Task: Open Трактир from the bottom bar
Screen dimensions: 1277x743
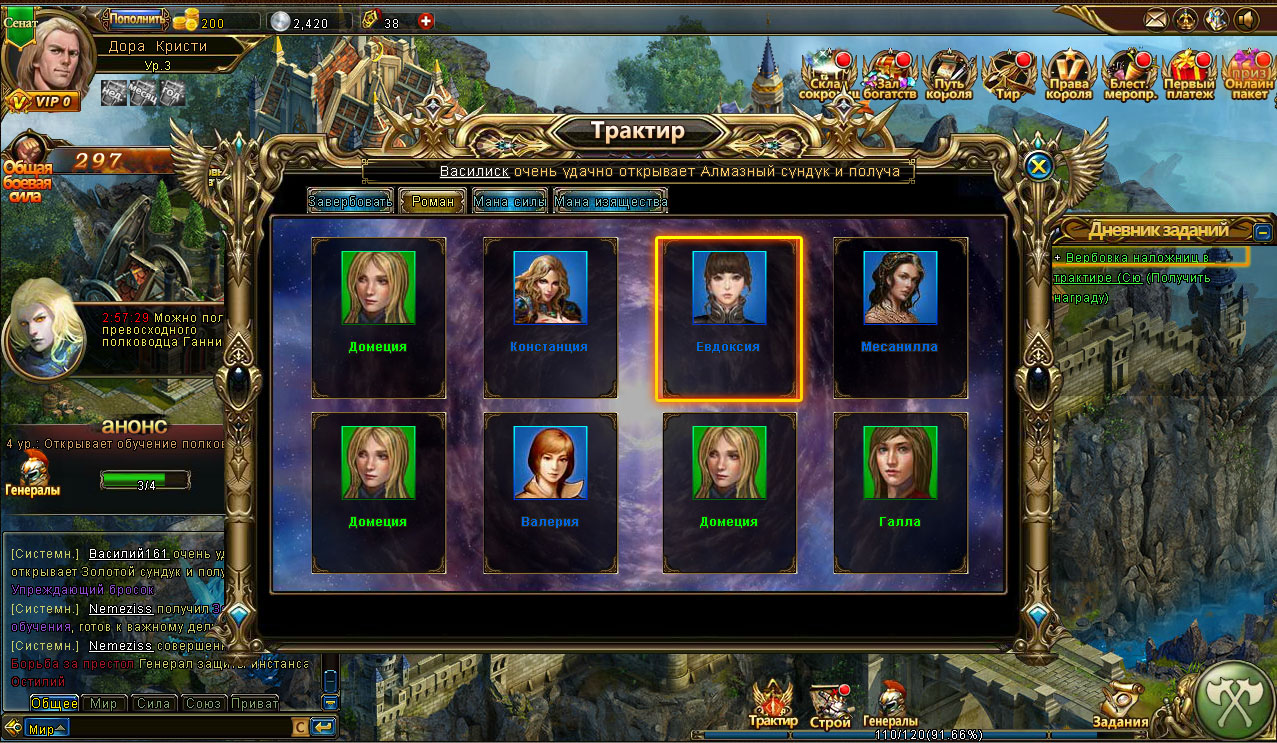Action: pos(773,703)
